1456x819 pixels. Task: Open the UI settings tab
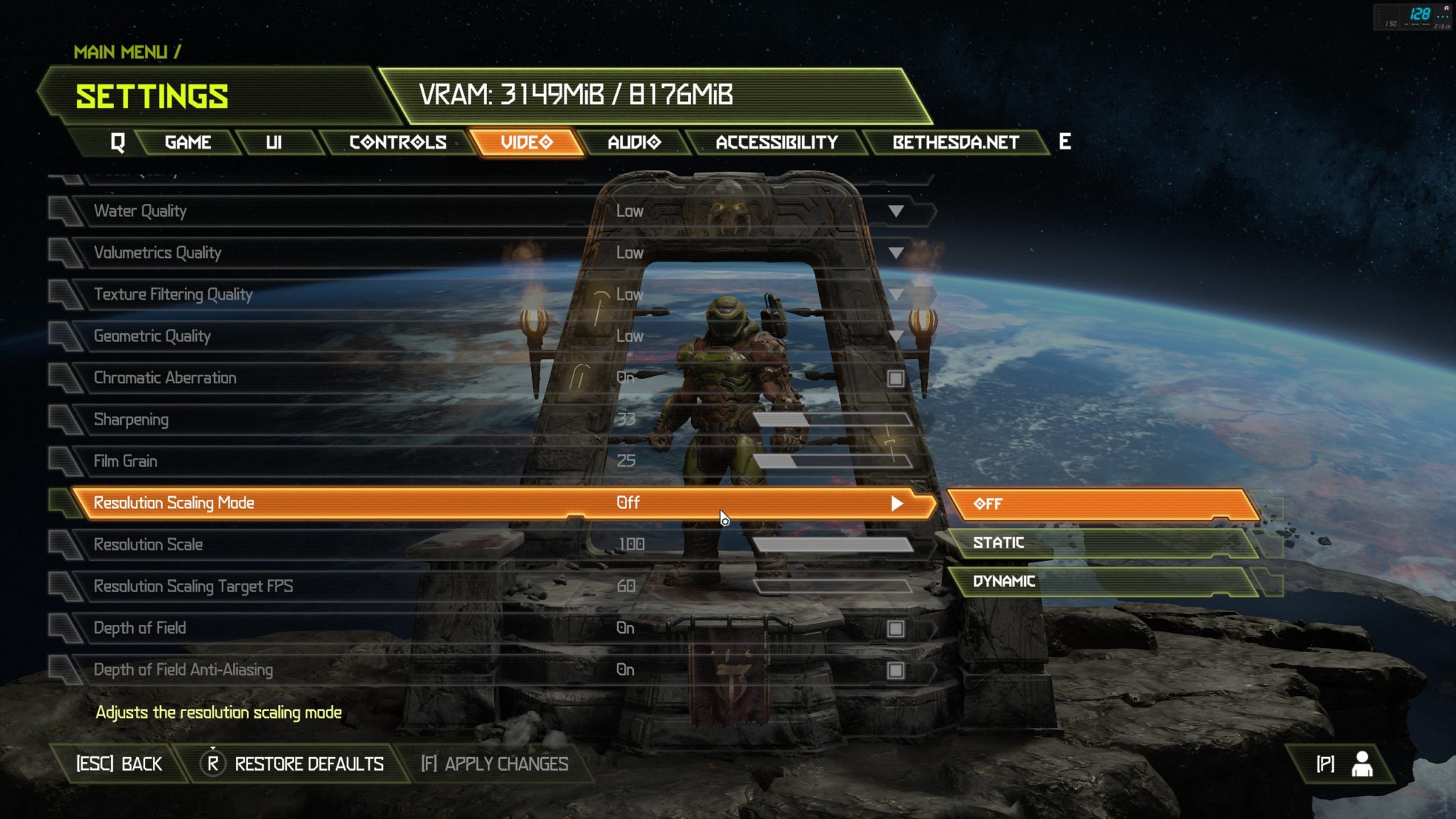point(274,142)
